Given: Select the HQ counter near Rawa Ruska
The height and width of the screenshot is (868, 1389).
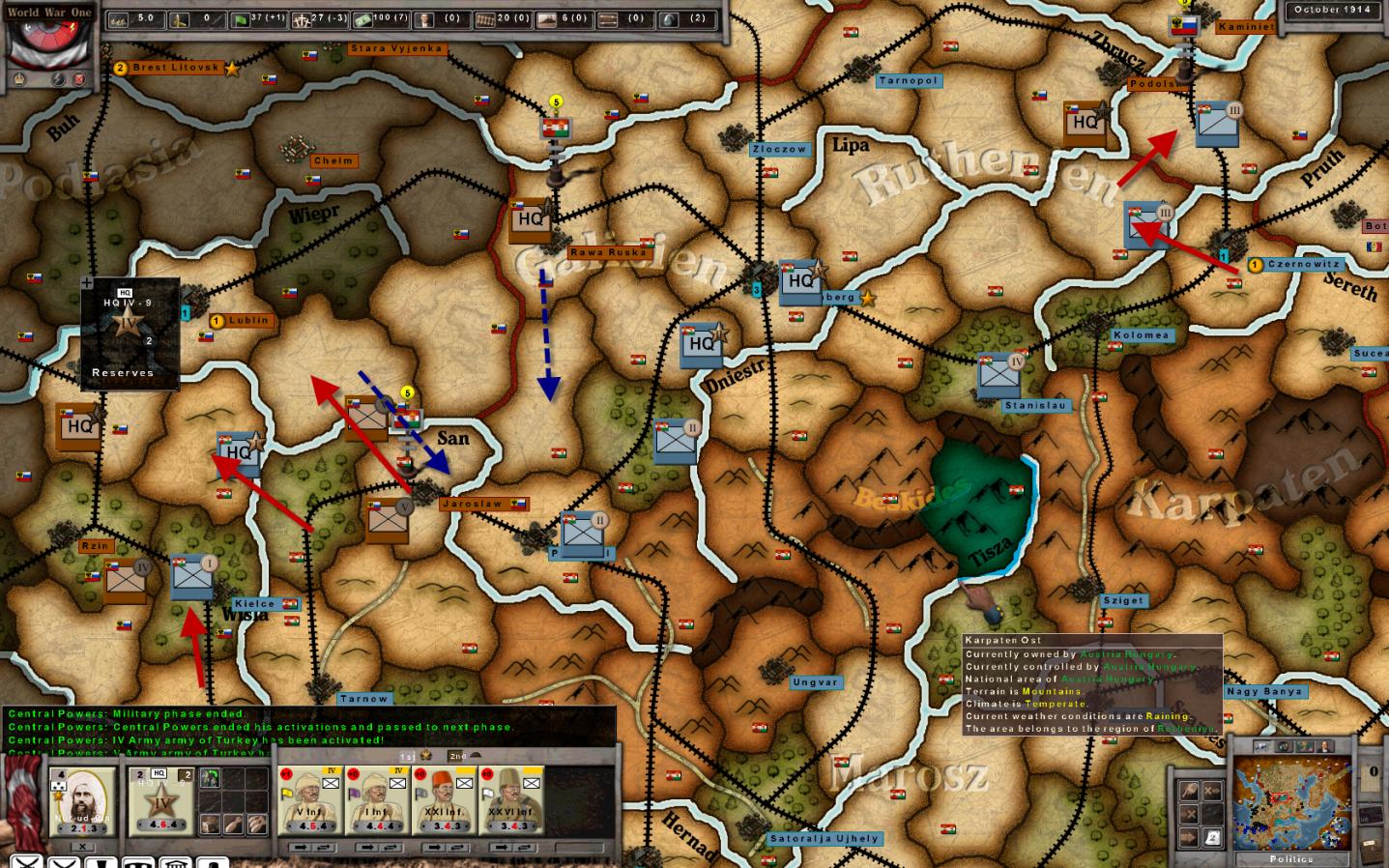Looking at the screenshot, I should click(530, 221).
